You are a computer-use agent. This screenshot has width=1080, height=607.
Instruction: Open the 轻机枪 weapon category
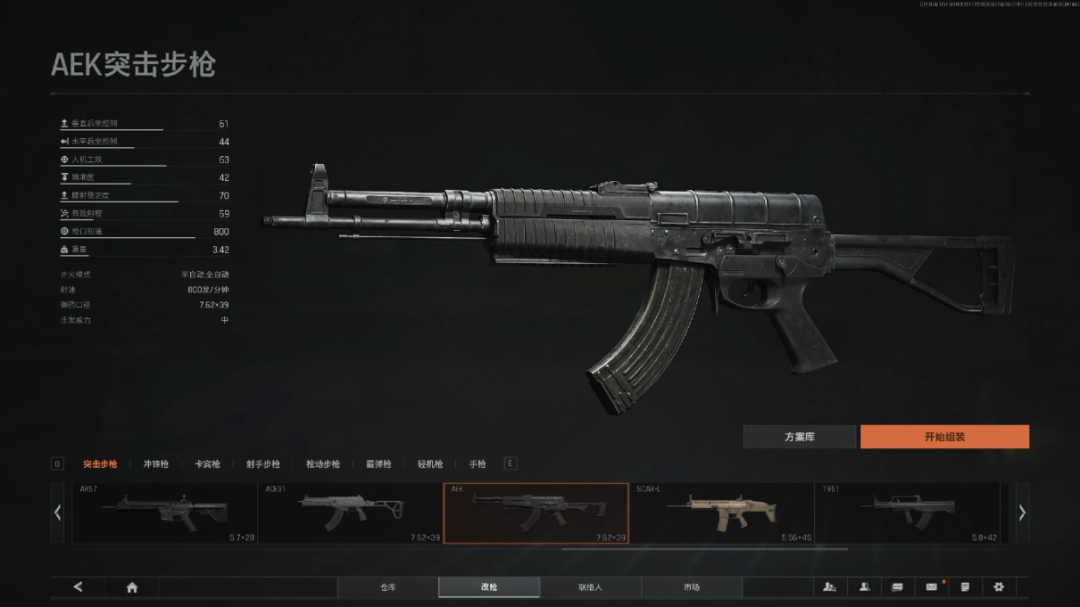pos(430,464)
